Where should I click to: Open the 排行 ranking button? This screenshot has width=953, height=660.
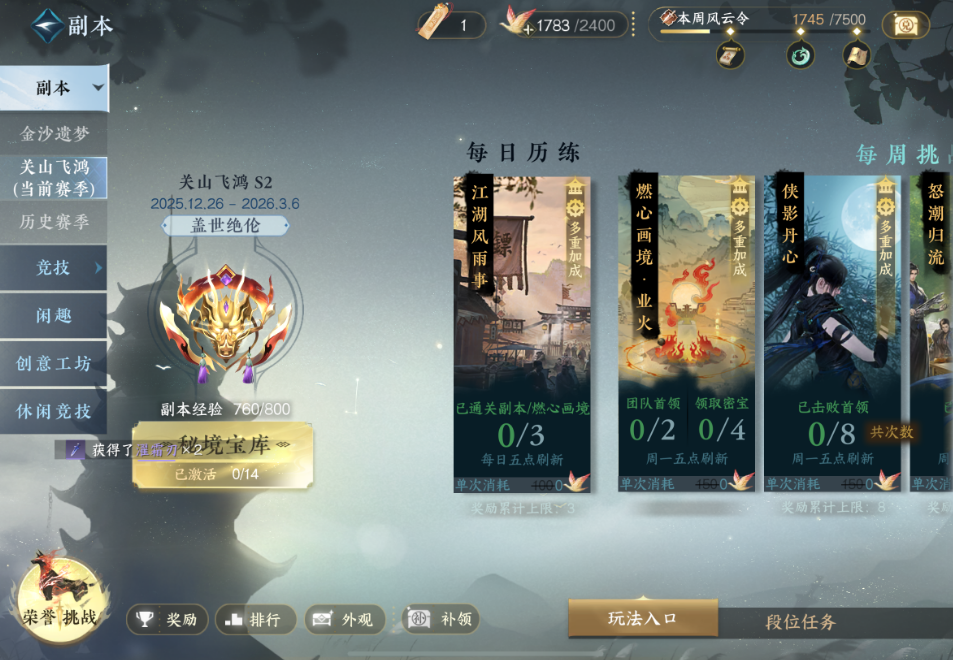click(x=255, y=620)
